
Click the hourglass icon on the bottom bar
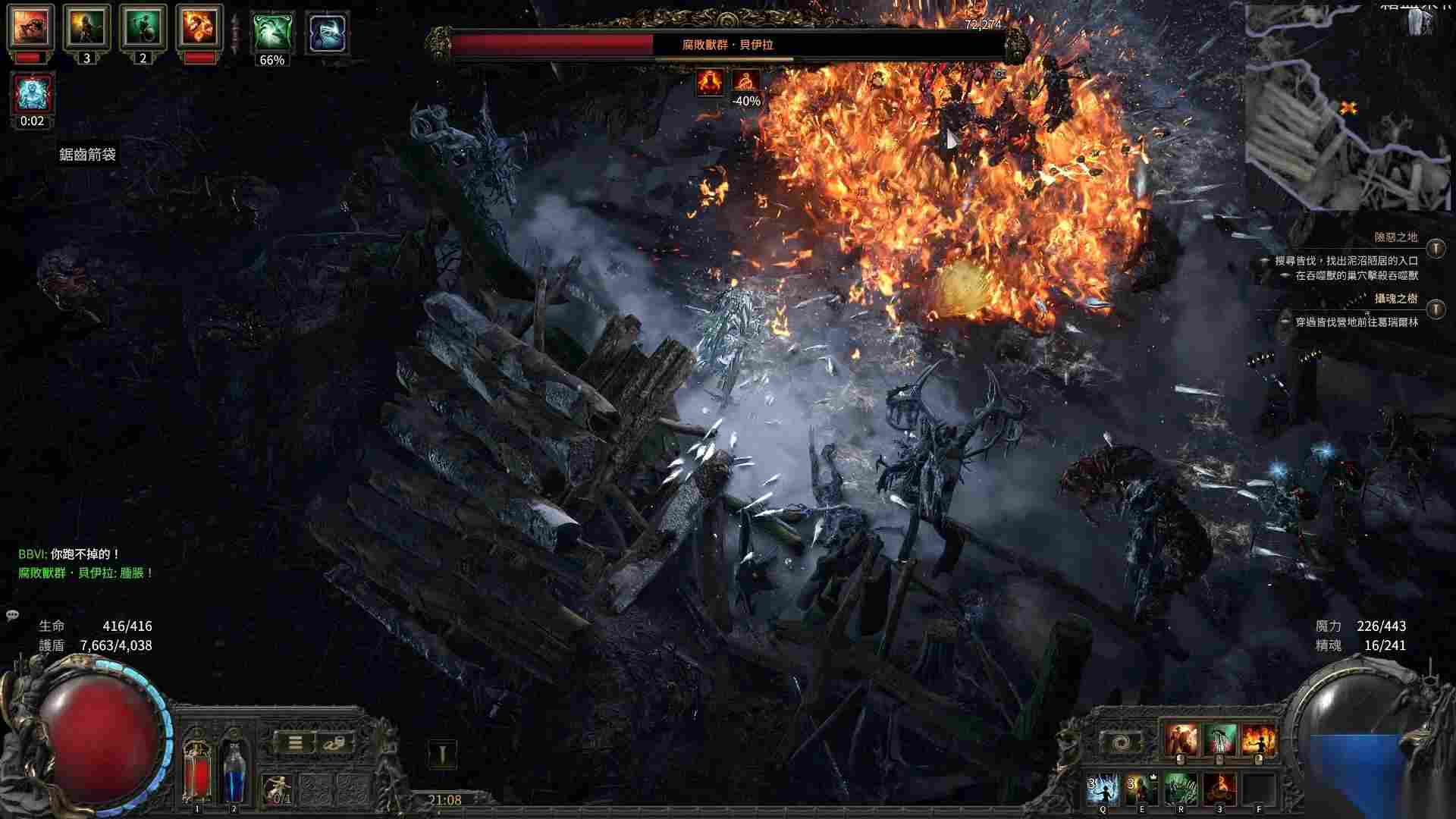441,749
